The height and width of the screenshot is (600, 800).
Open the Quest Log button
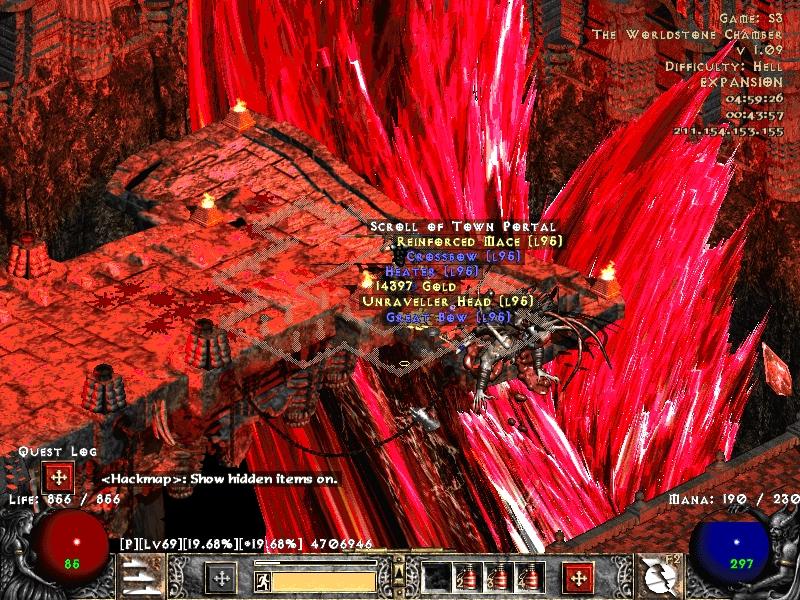56,476
